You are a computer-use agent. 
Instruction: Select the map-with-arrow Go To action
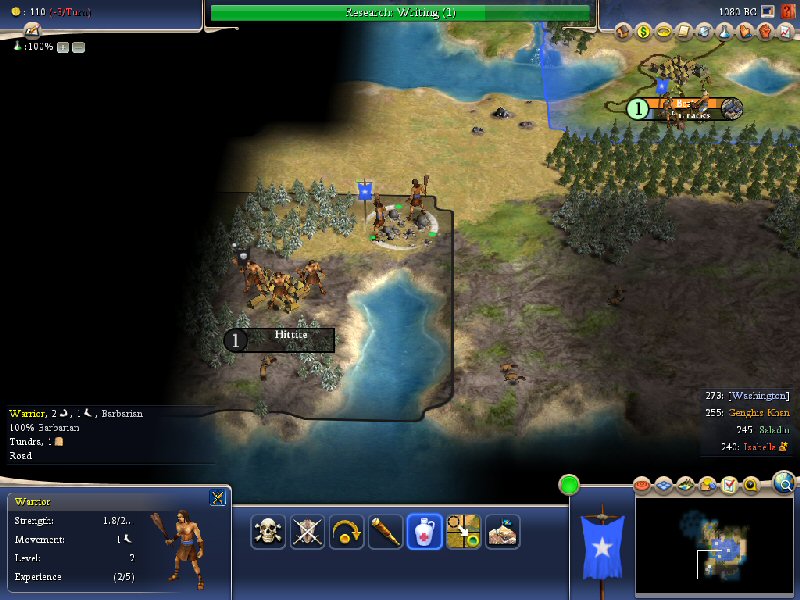click(463, 531)
